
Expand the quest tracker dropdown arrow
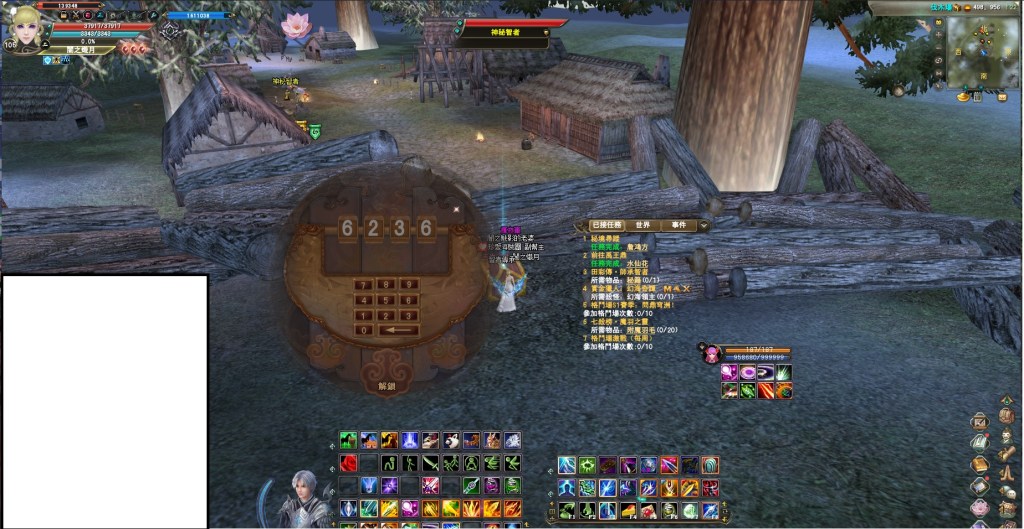pos(704,226)
